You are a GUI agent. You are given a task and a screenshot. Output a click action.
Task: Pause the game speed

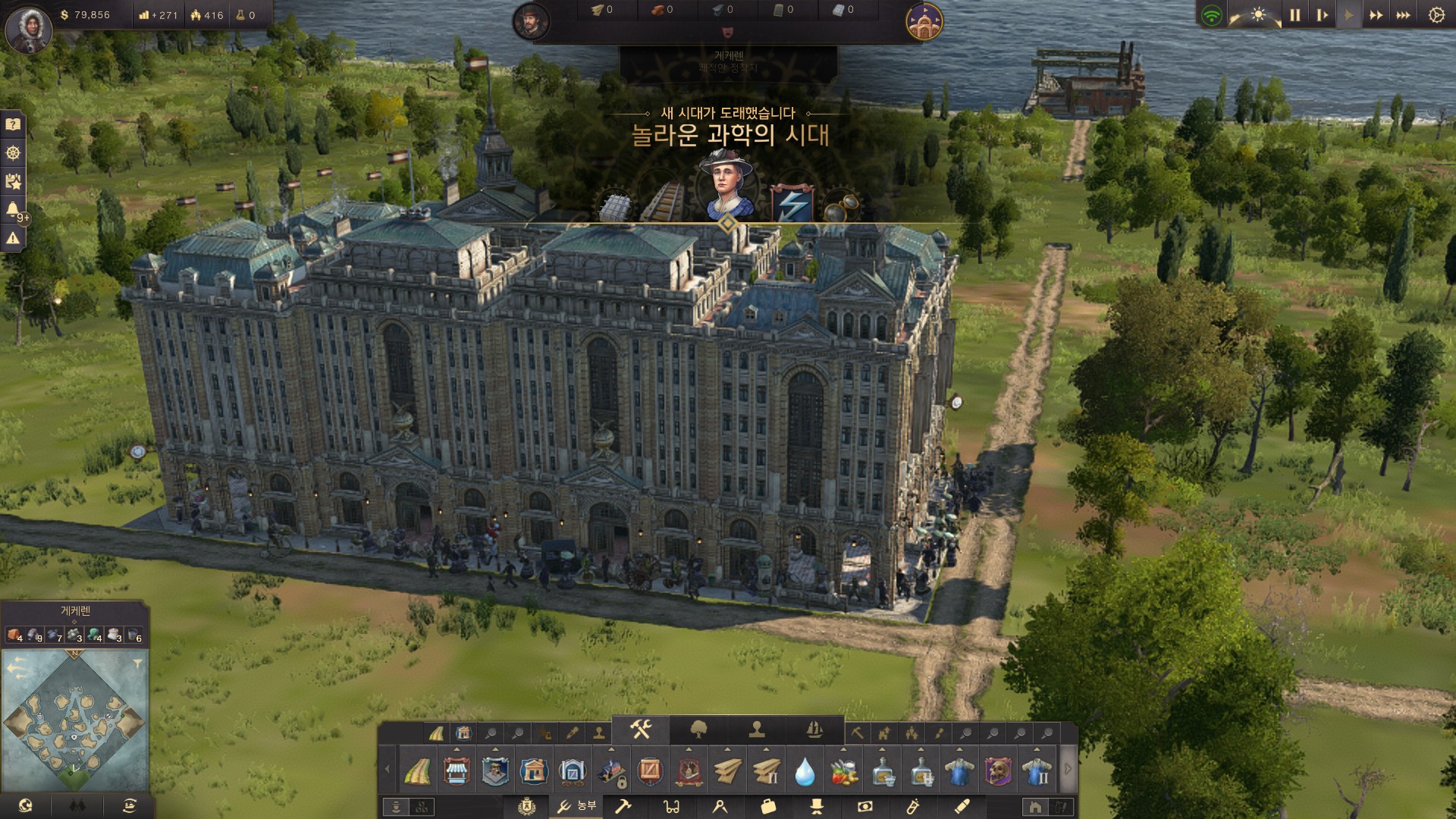coord(1294,15)
